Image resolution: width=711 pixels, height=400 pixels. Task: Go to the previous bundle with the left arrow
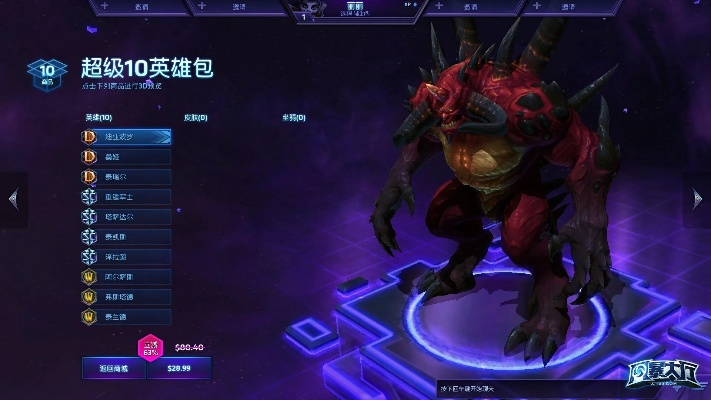[13, 199]
